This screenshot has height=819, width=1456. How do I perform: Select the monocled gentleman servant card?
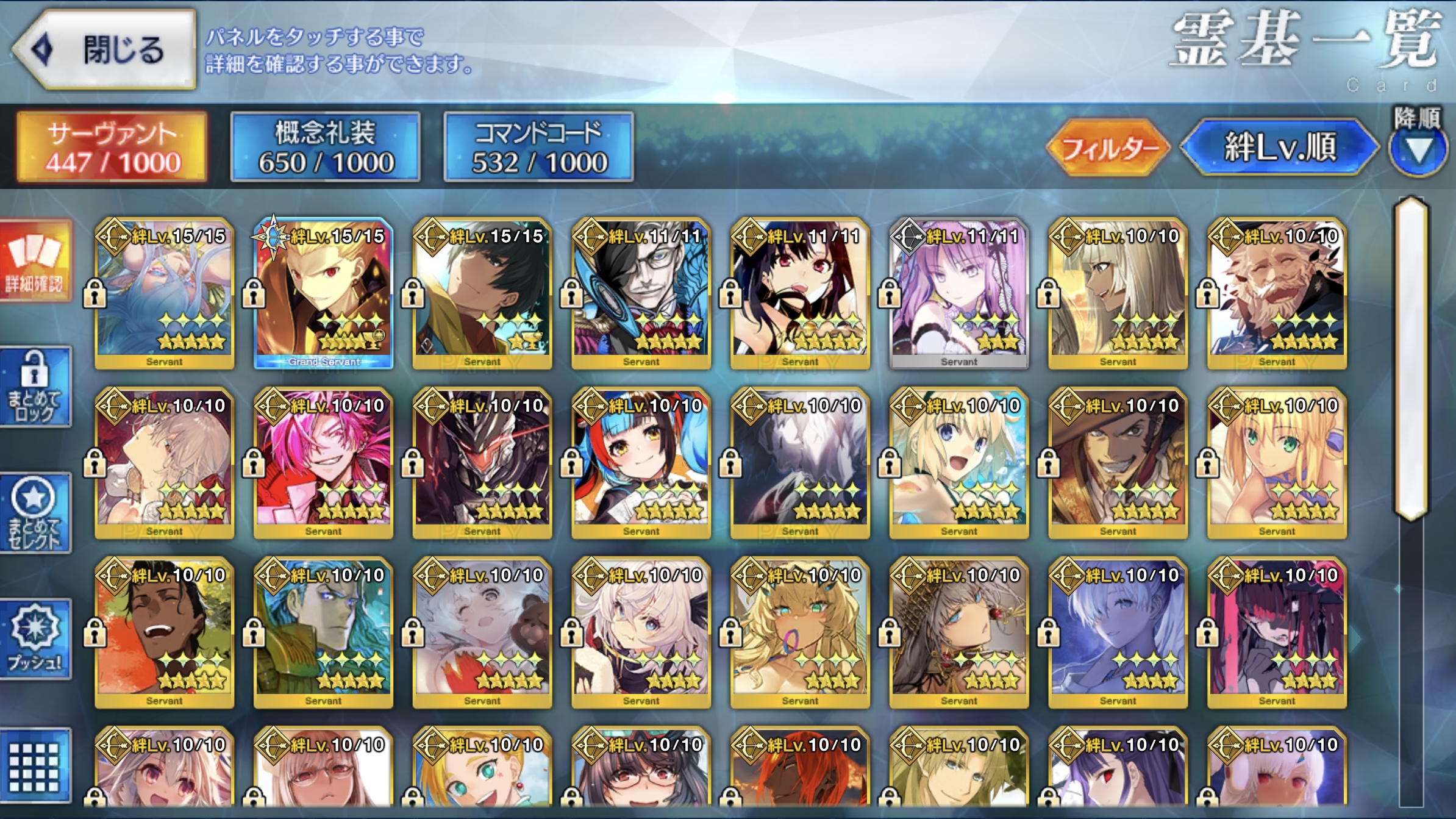coord(641,294)
